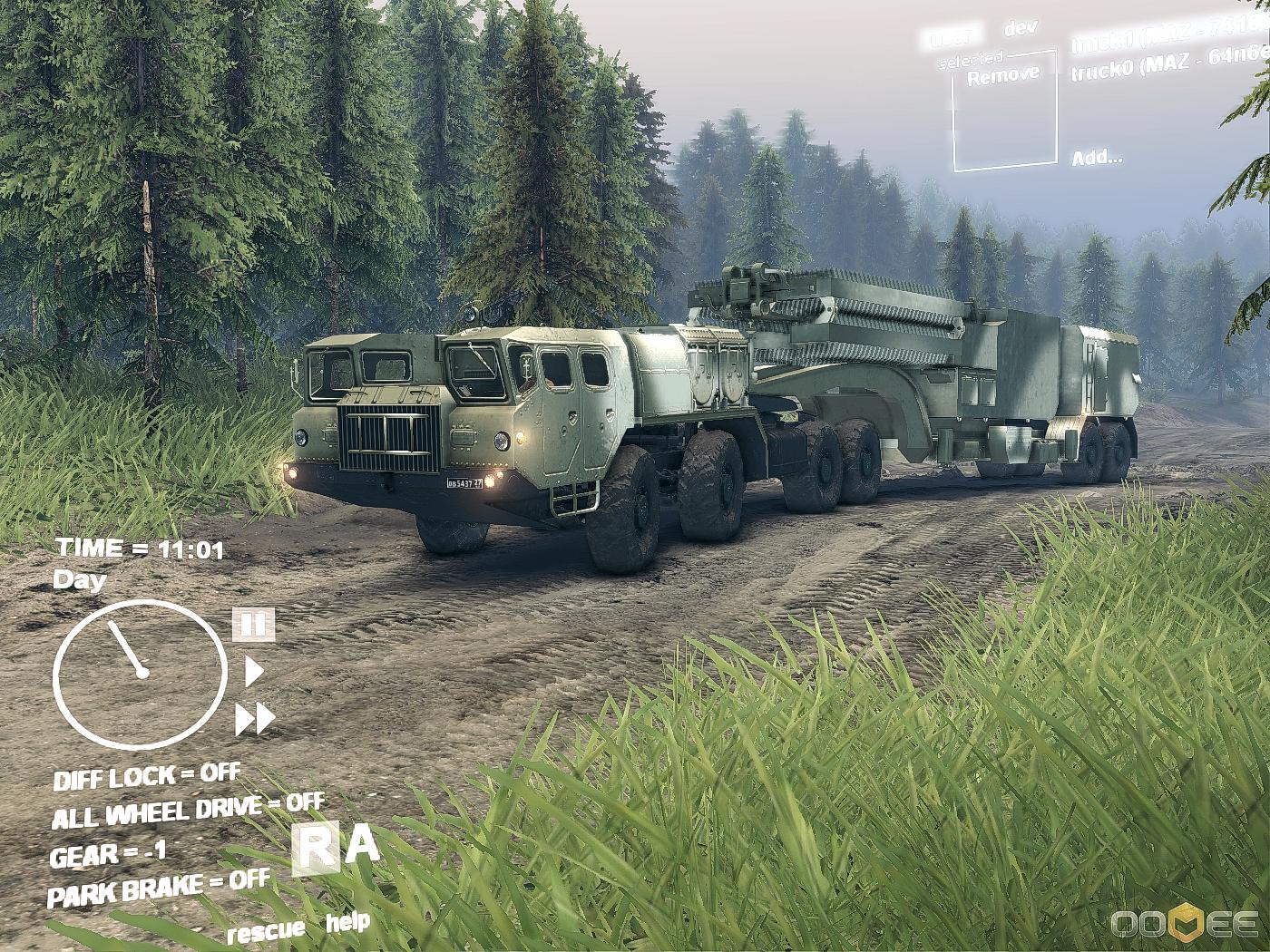Pause the time of day clock

pos(254,624)
